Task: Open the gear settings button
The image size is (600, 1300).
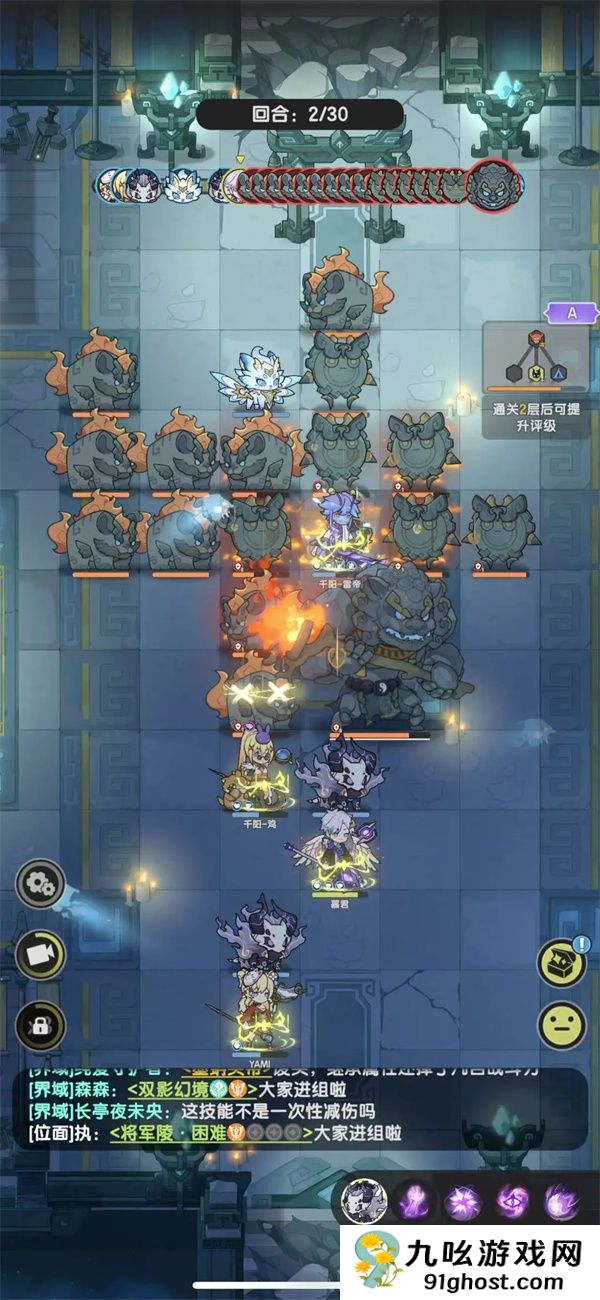Action: click(40, 884)
